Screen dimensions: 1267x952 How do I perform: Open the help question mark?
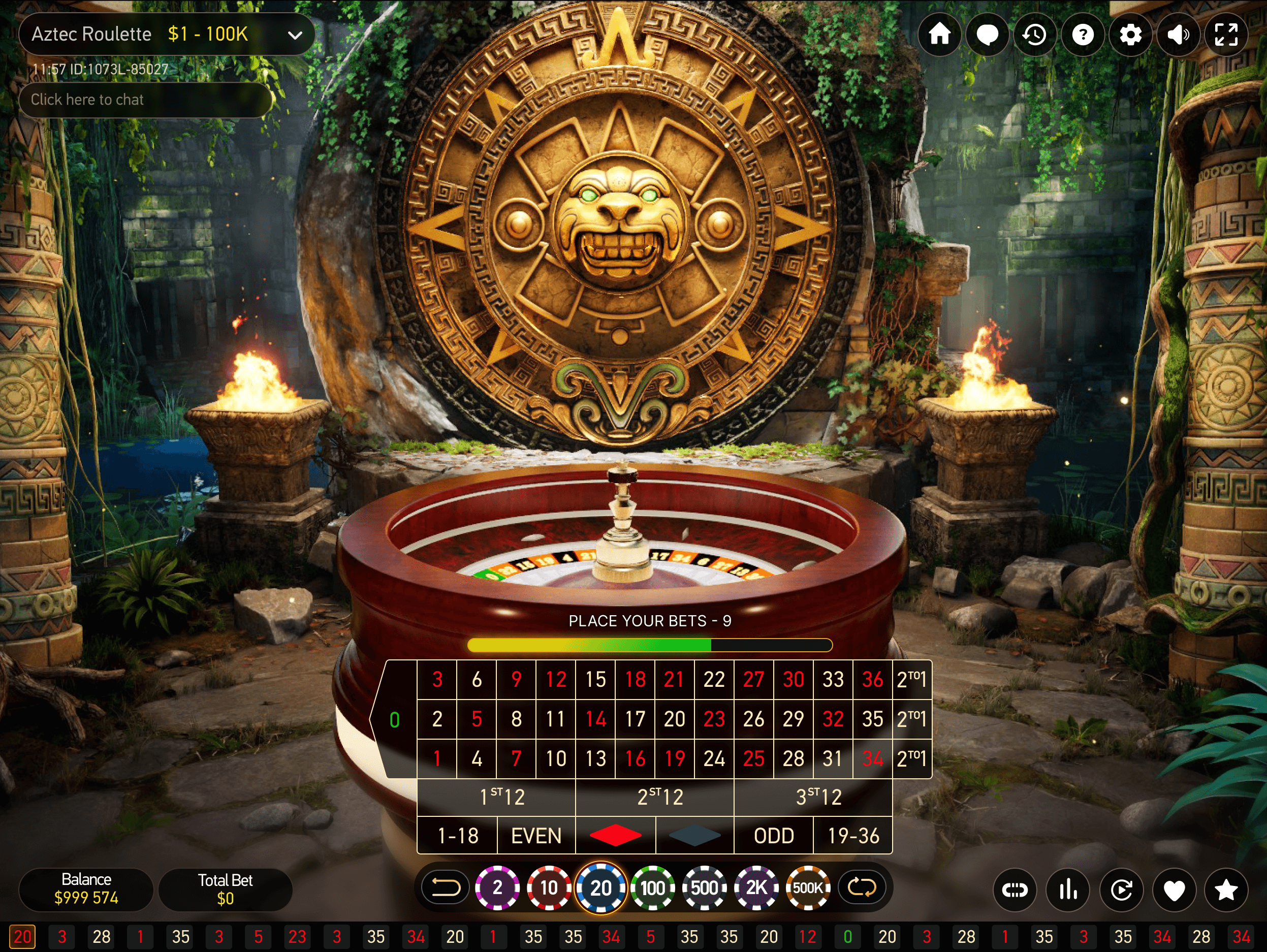coord(1083,35)
